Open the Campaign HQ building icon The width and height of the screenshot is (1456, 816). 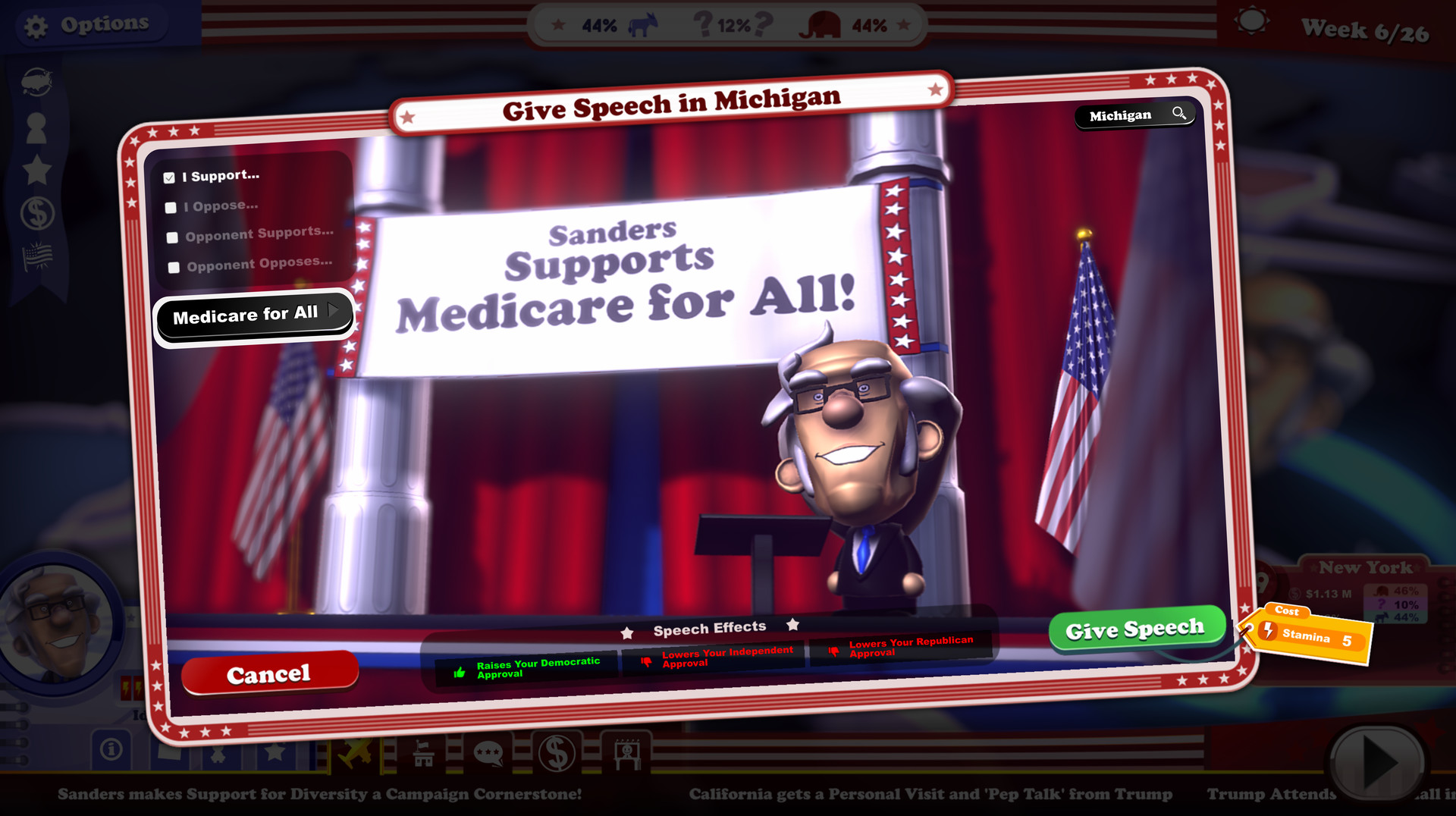coord(422,752)
